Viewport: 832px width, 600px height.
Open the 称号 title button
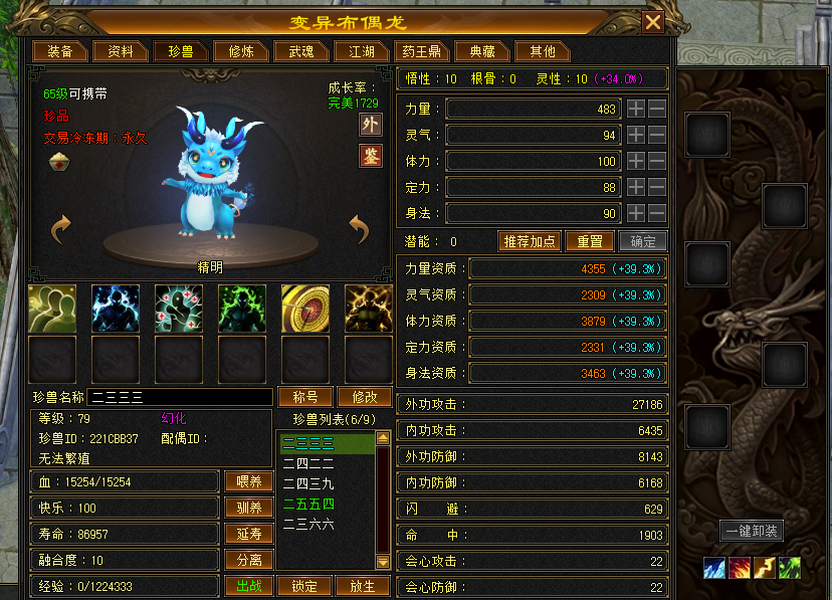click(304, 397)
